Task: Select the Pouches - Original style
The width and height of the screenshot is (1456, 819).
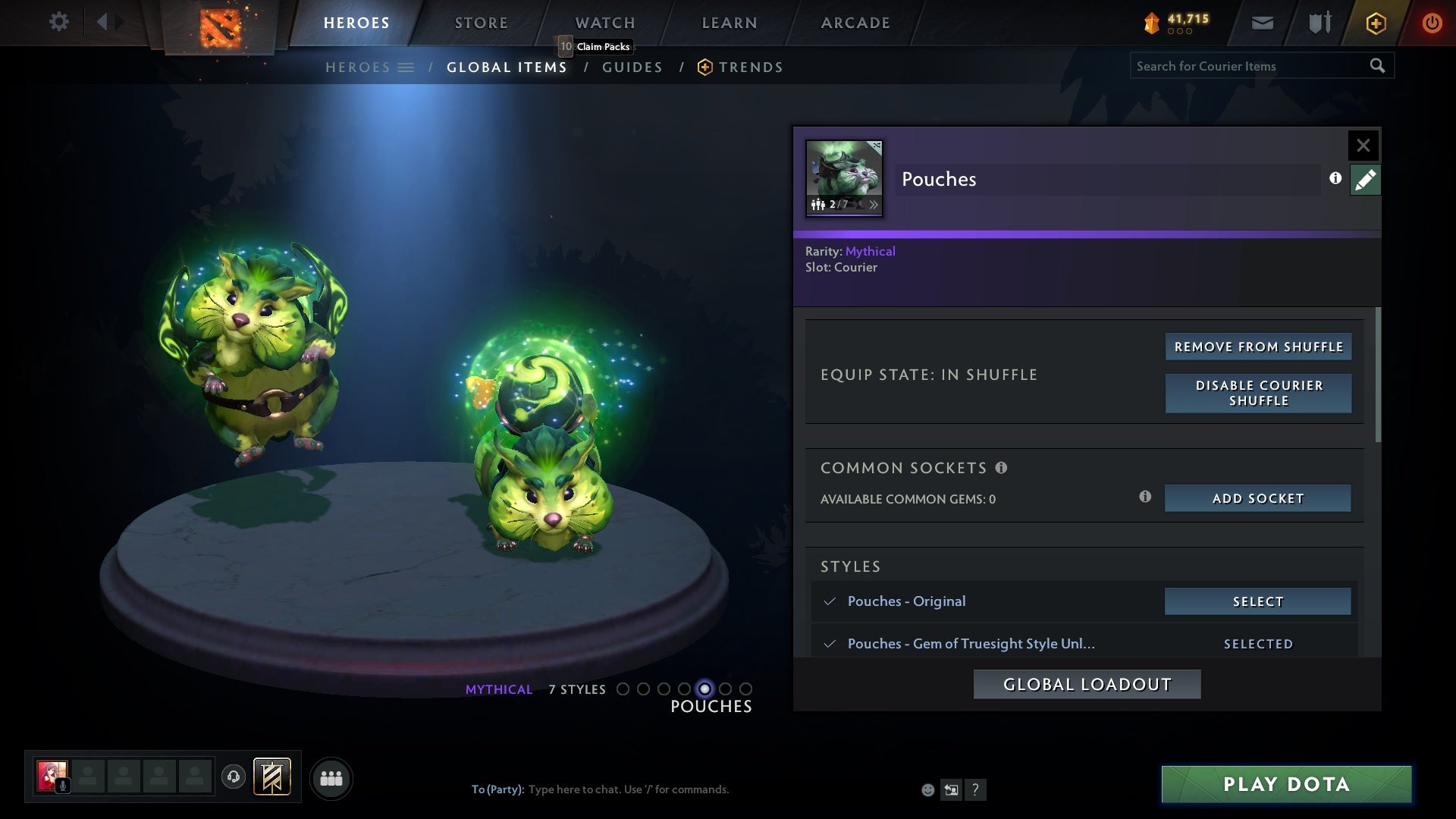Action: (x=1257, y=601)
